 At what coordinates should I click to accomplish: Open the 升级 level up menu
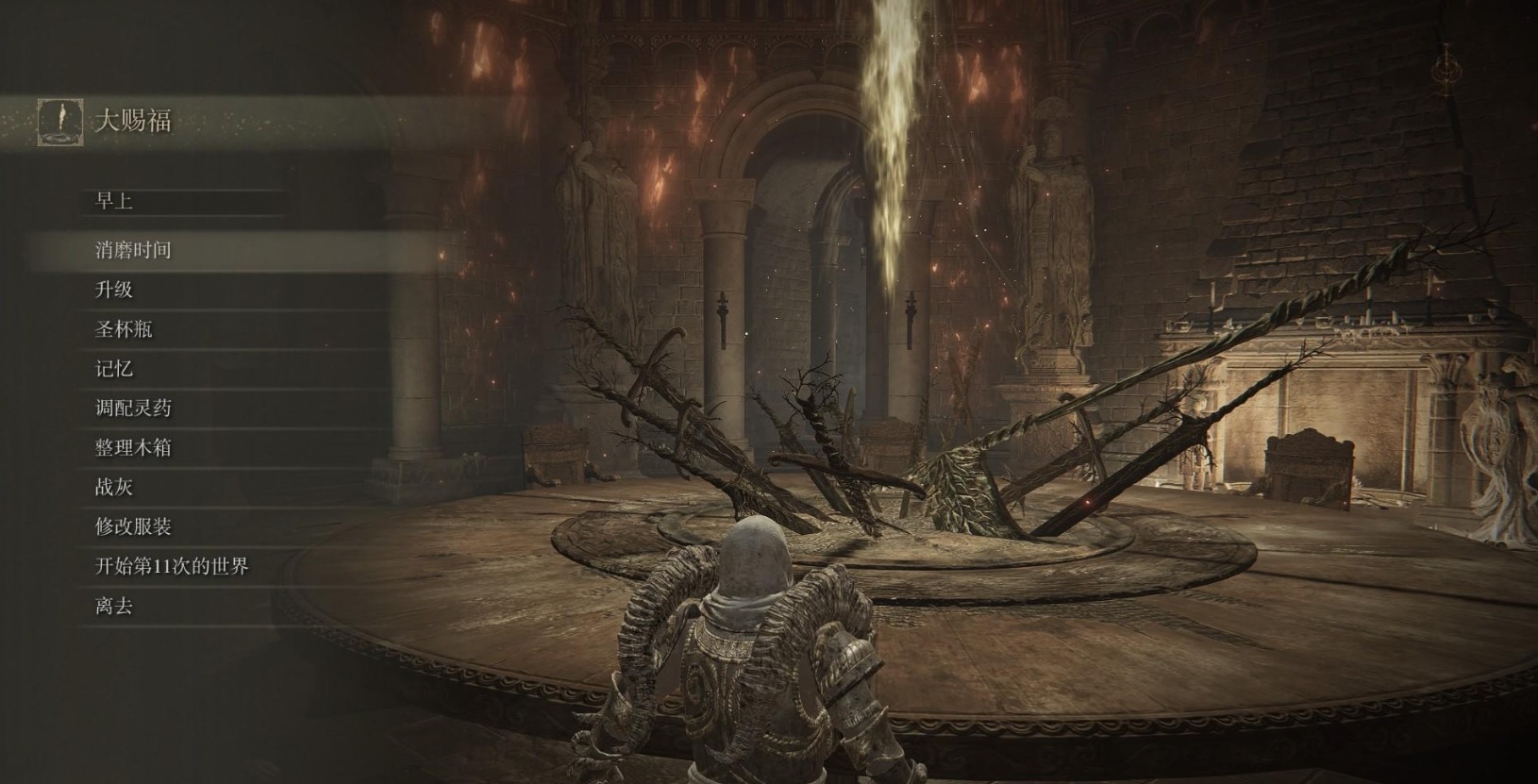pos(114,290)
